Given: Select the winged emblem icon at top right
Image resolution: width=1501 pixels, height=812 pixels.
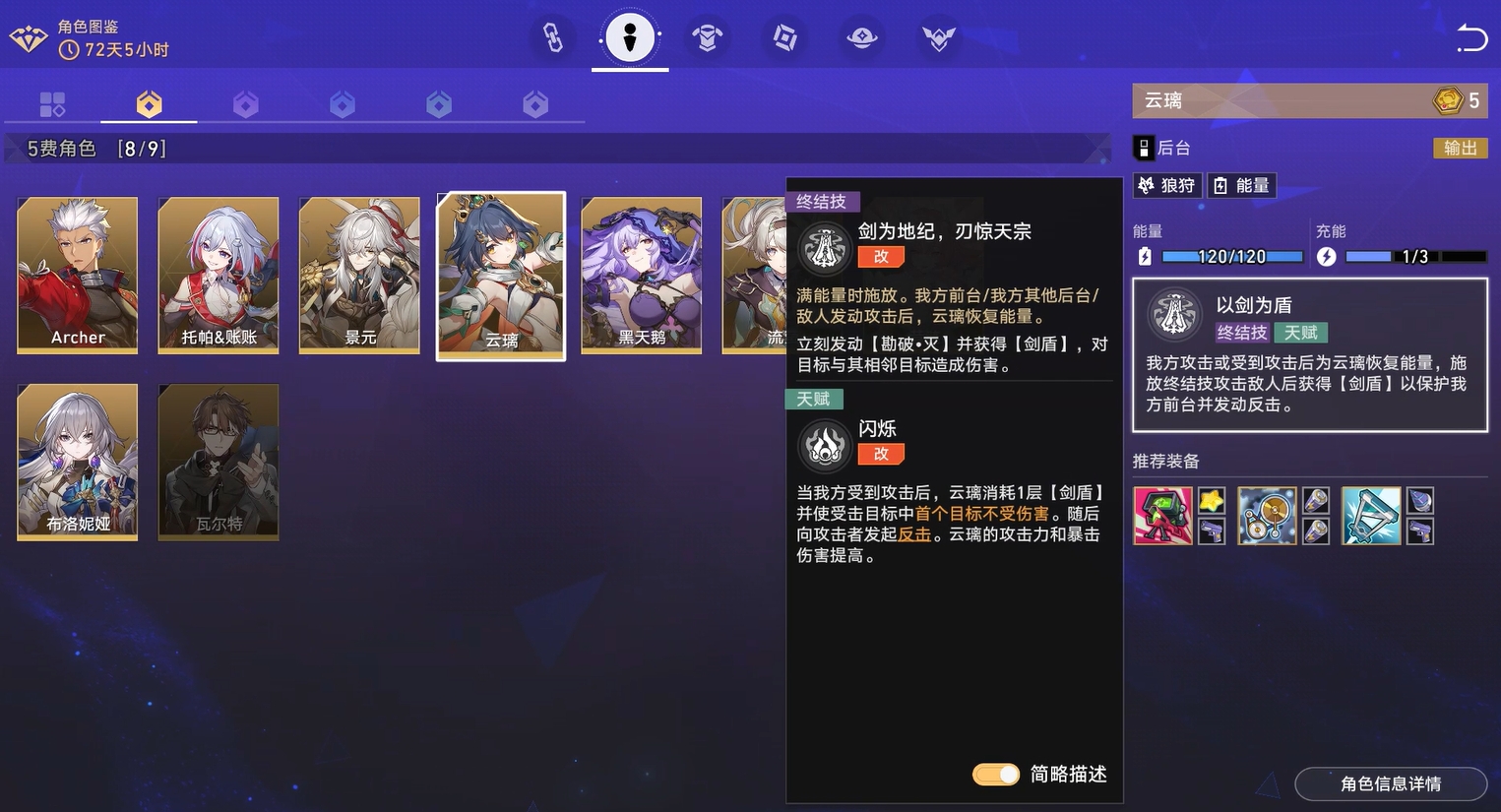Looking at the screenshot, I should tap(938, 38).
